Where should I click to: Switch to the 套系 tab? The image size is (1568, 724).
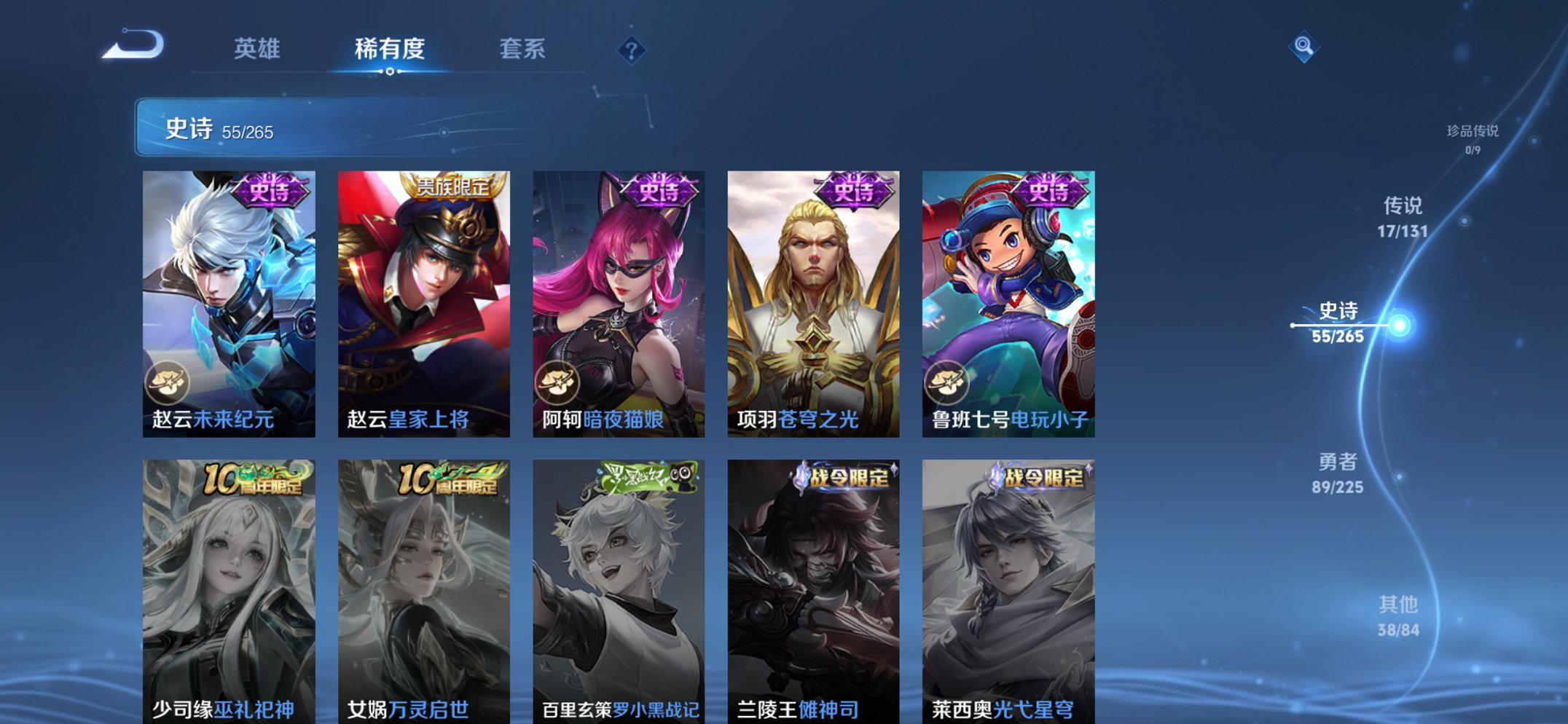pos(522,47)
